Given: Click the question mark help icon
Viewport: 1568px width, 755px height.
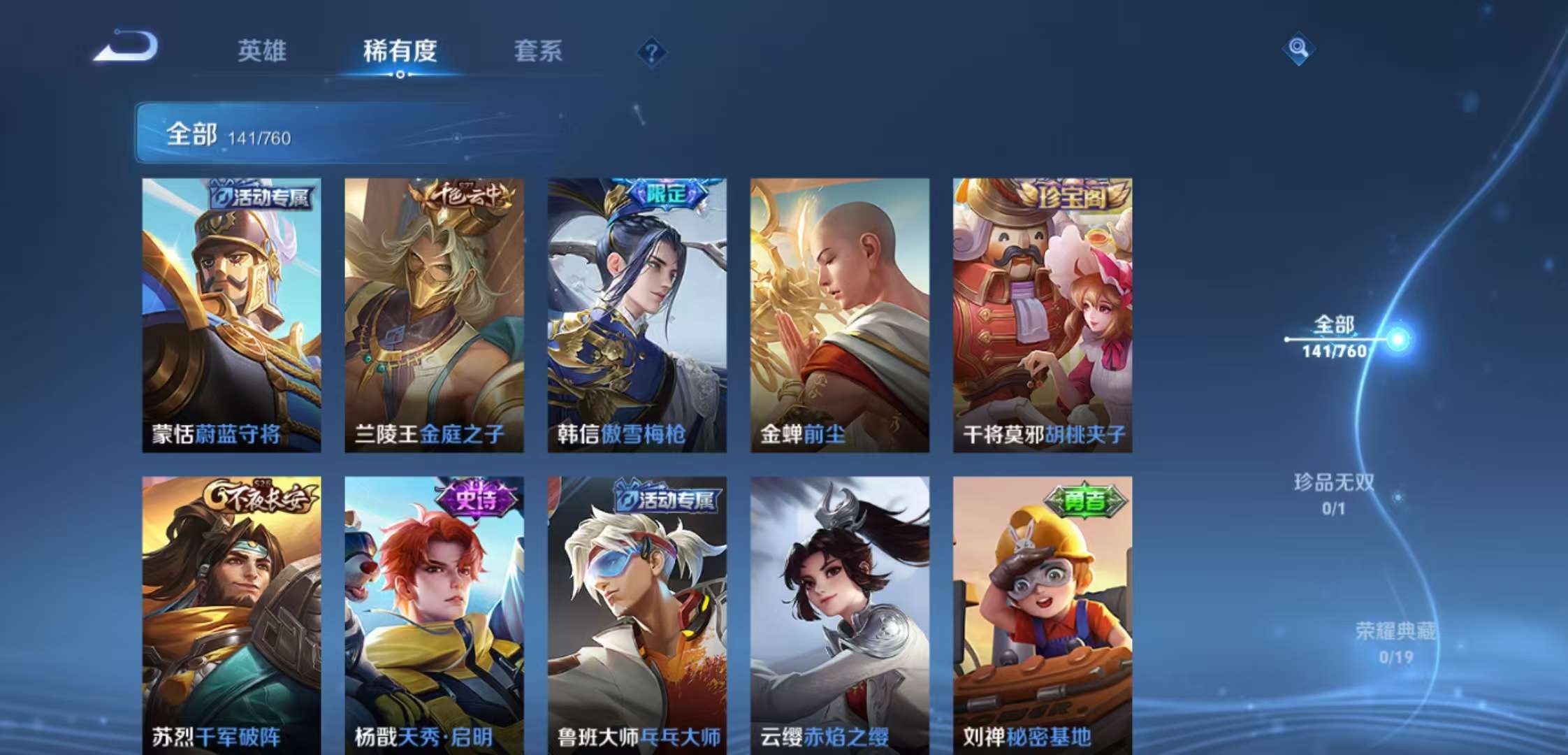Looking at the screenshot, I should click(652, 51).
